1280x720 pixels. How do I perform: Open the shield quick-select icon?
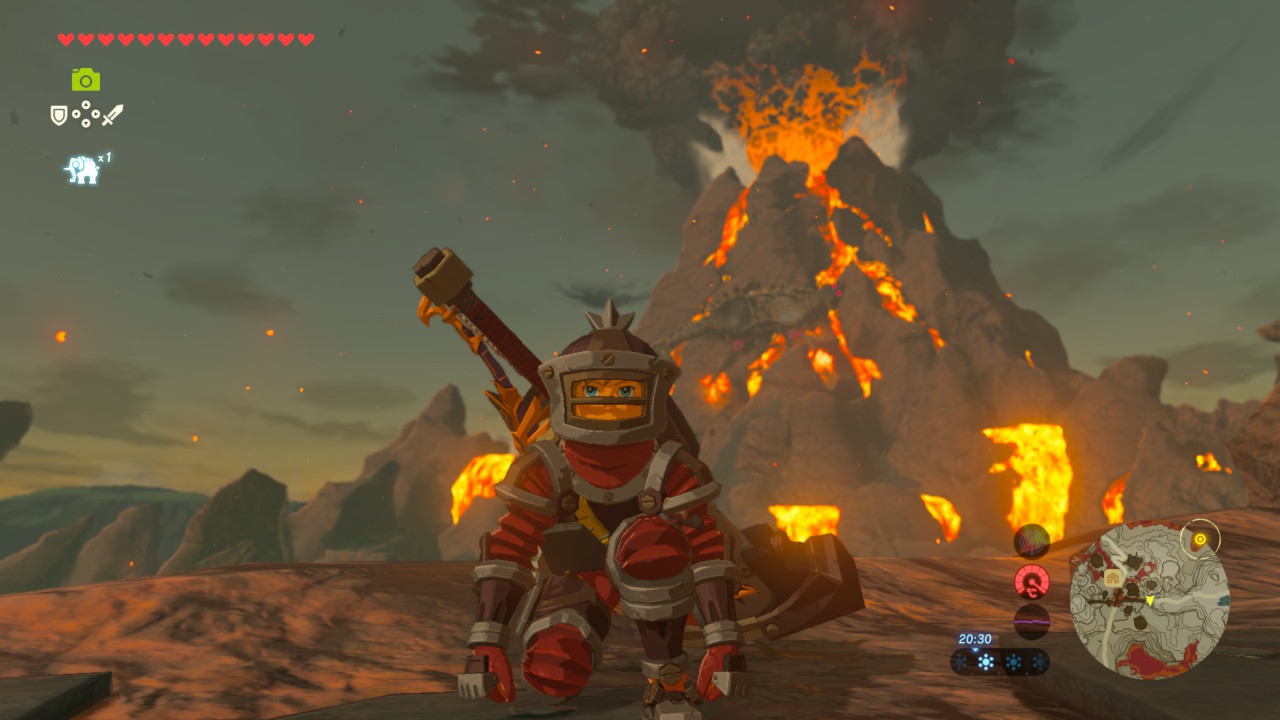coord(59,116)
